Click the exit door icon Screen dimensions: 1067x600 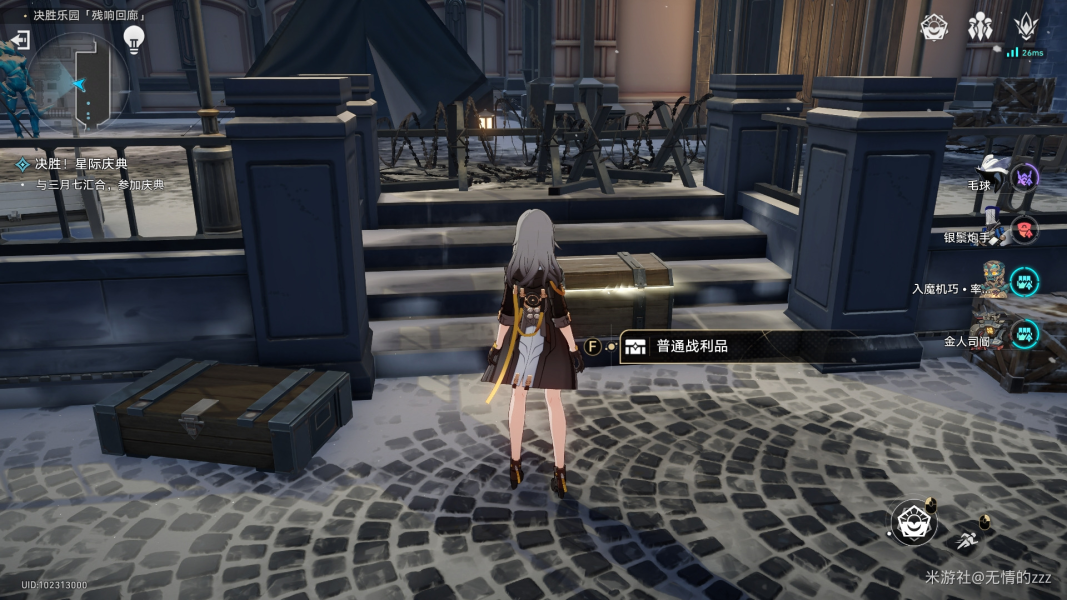(x=18, y=40)
